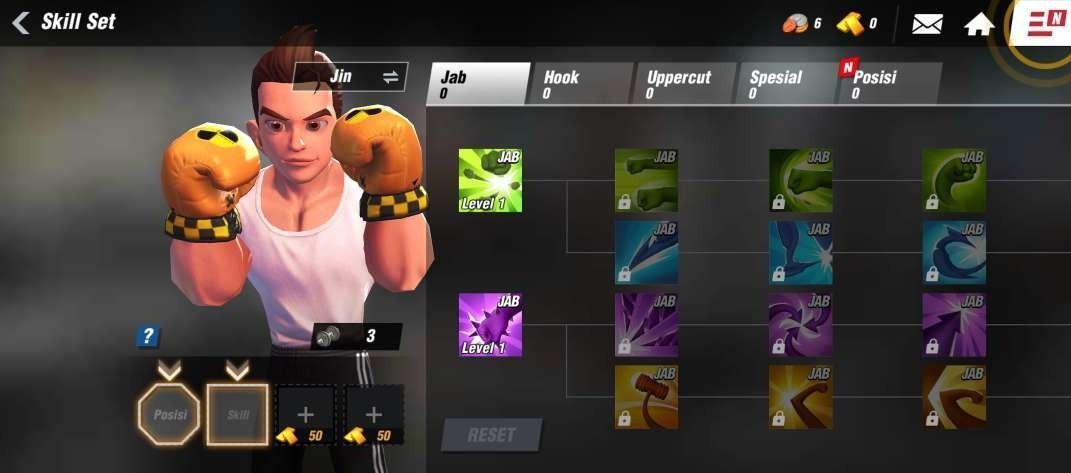Tap the locked blue crescent Jab skill
This screenshot has width=1071, height=473.
click(954, 252)
